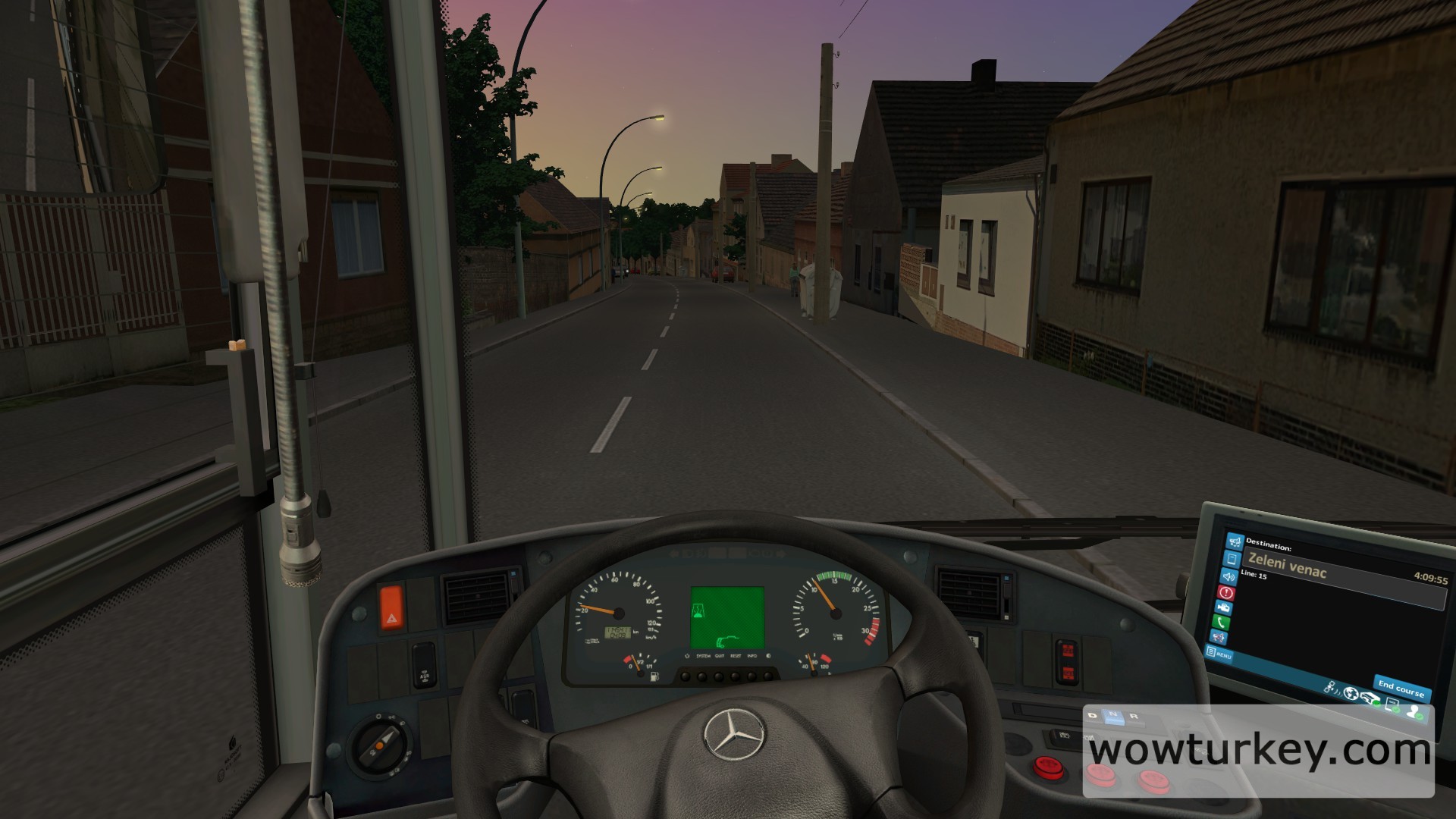Screen dimensions: 1456x819
Task: Toggle the loudspeaker sound icon
Action: pyautogui.click(x=1228, y=576)
